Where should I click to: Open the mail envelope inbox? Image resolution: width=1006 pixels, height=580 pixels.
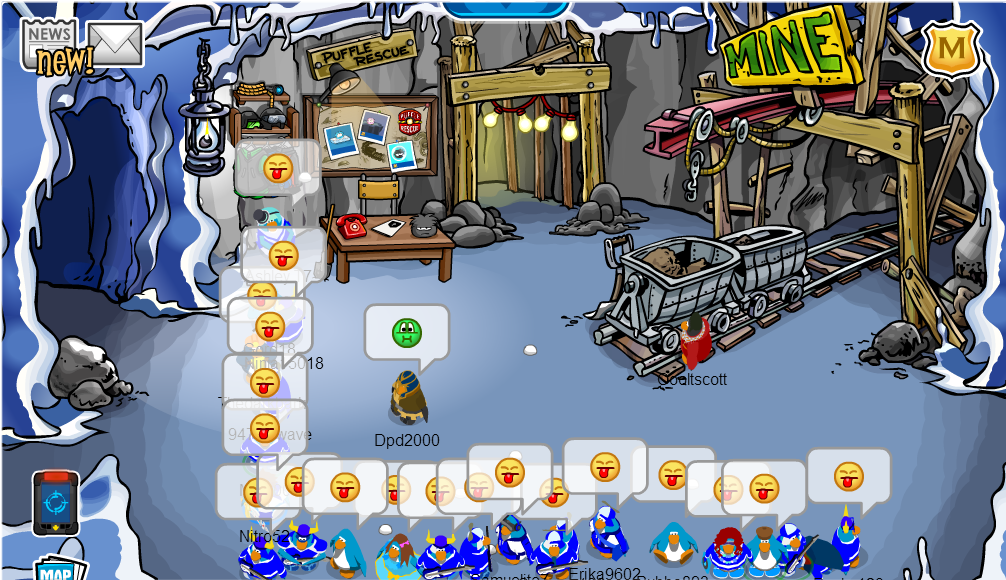pyautogui.click(x=115, y=42)
